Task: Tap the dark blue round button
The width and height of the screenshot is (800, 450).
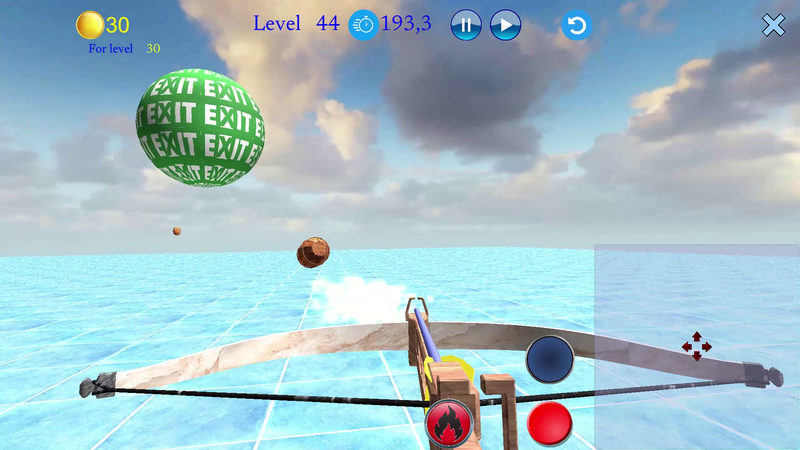Action: 549,358
